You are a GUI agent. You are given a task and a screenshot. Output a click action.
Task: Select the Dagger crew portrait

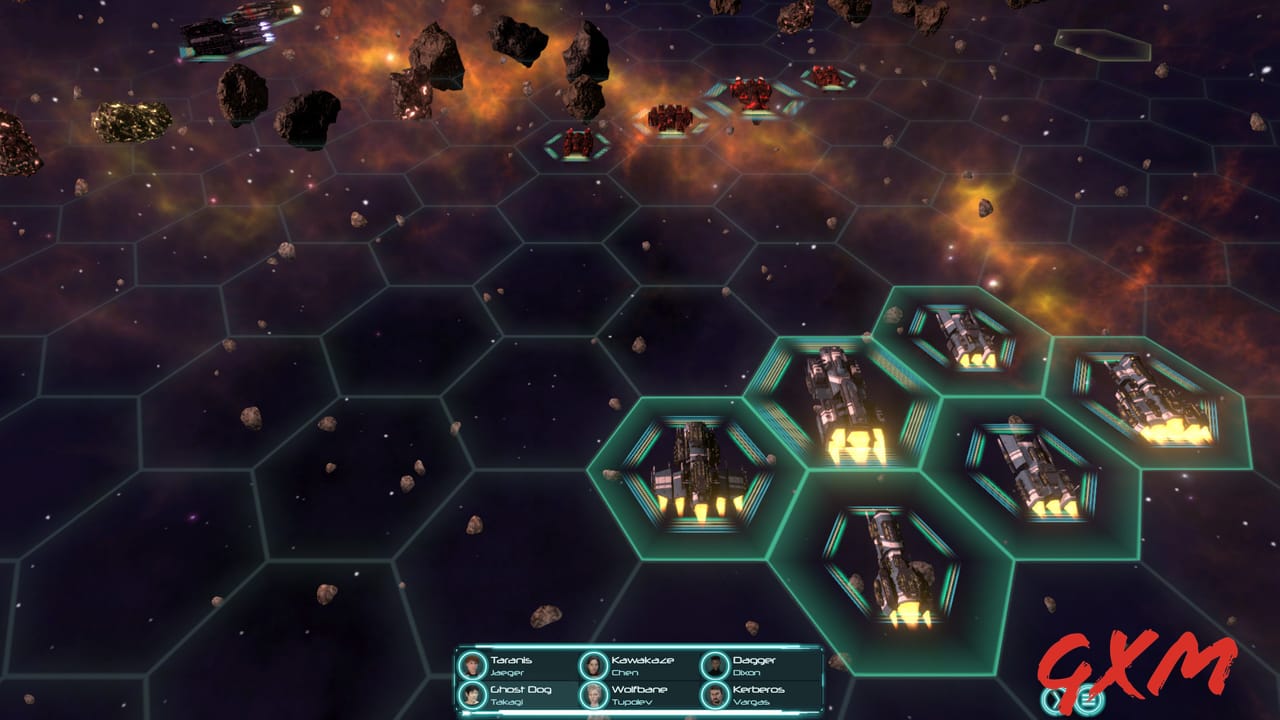[x=714, y=665]
